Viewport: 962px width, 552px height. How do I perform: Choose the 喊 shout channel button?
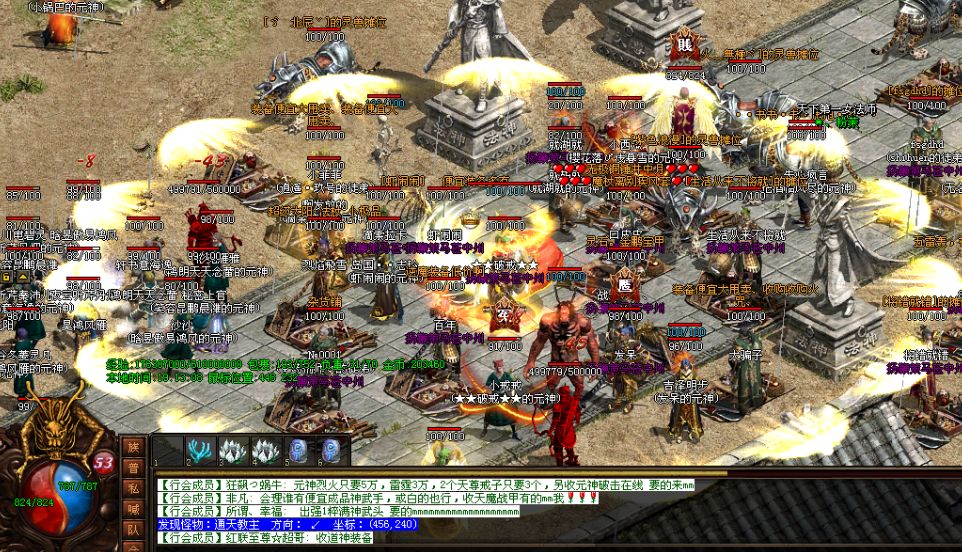[x=133, y=508]
